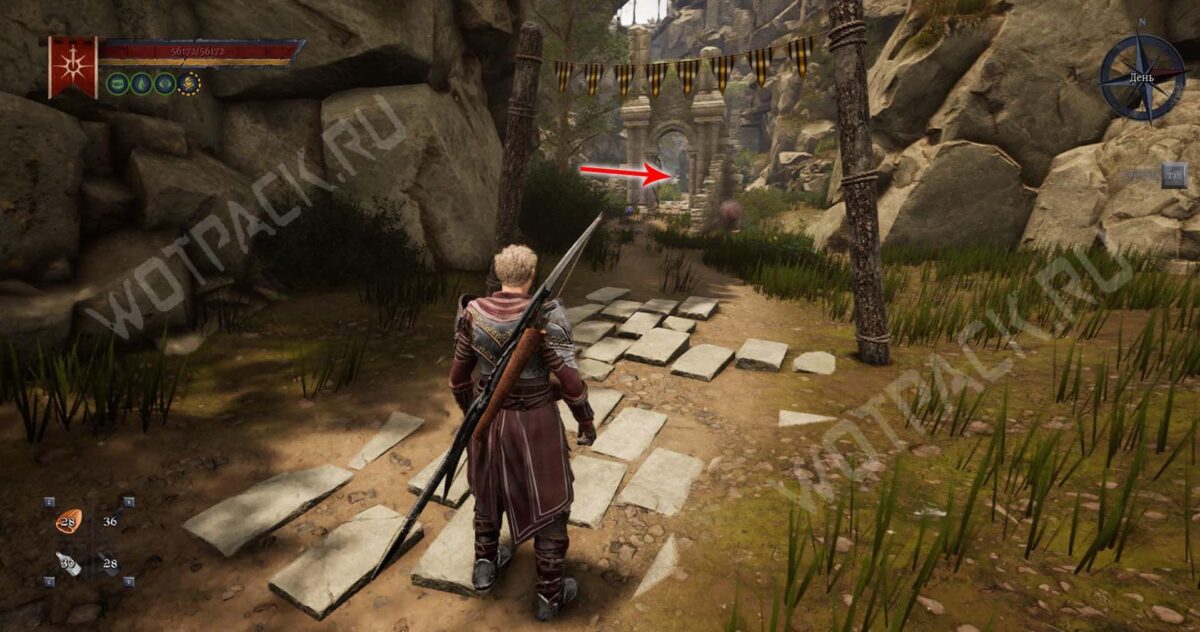Viewport: 1200px width, 632px height.
Task: Open the compass rose labeled День
Action: pyautogui.click(x=1142, y=77)
